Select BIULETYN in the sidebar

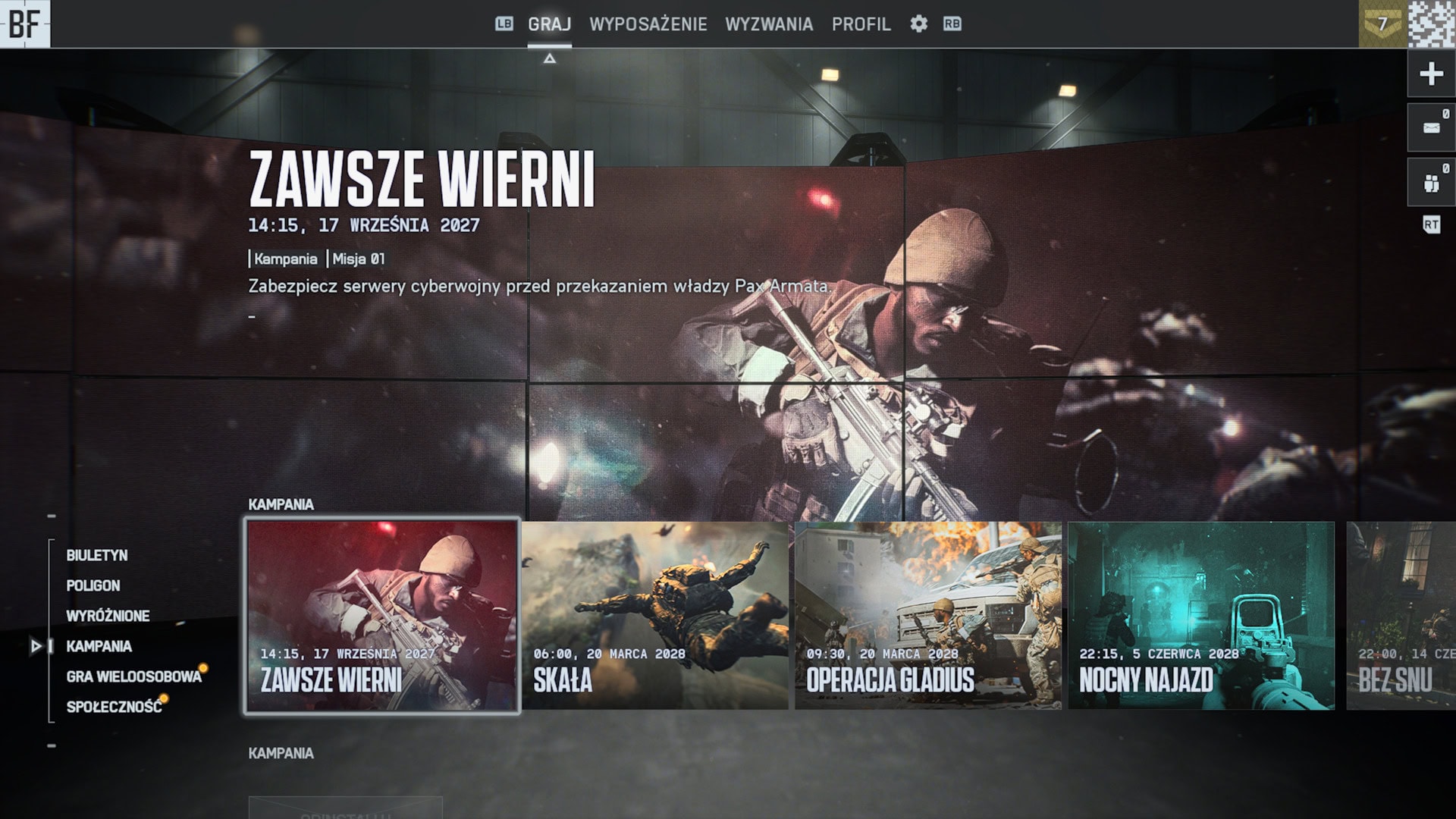pos(97,554)
